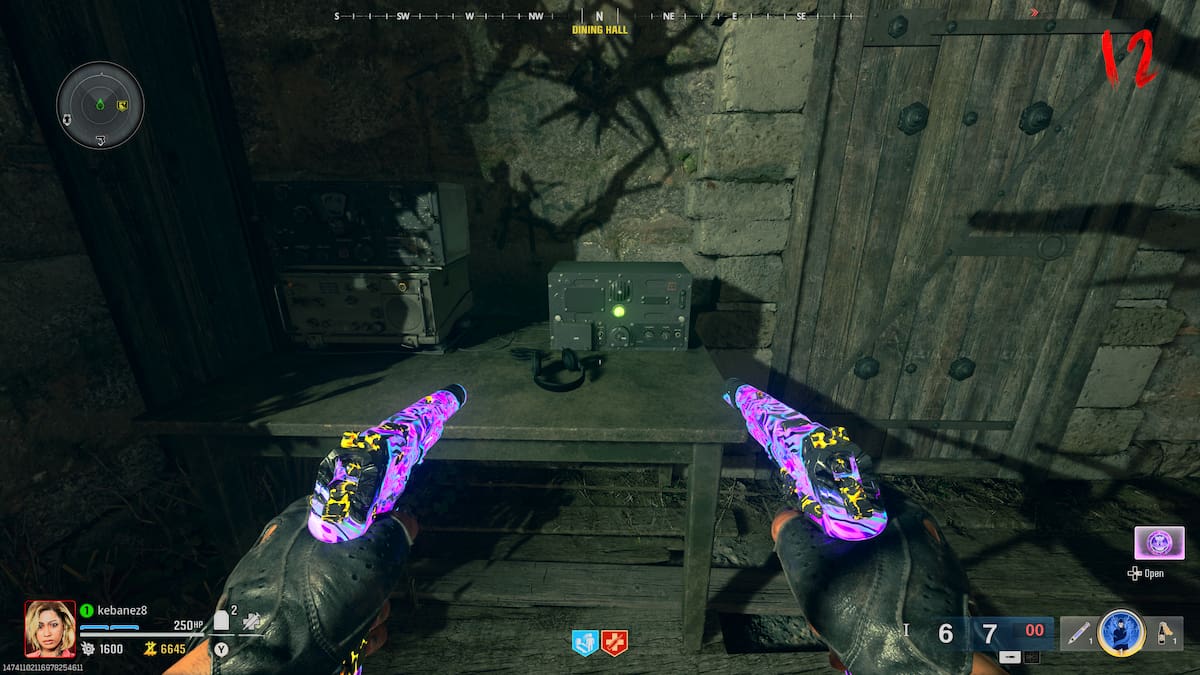The width and height of the screenshot is (1200, 675).
Task: Click the compass bar heading strip
Action: pyautogui.click(x=600, y=17)
